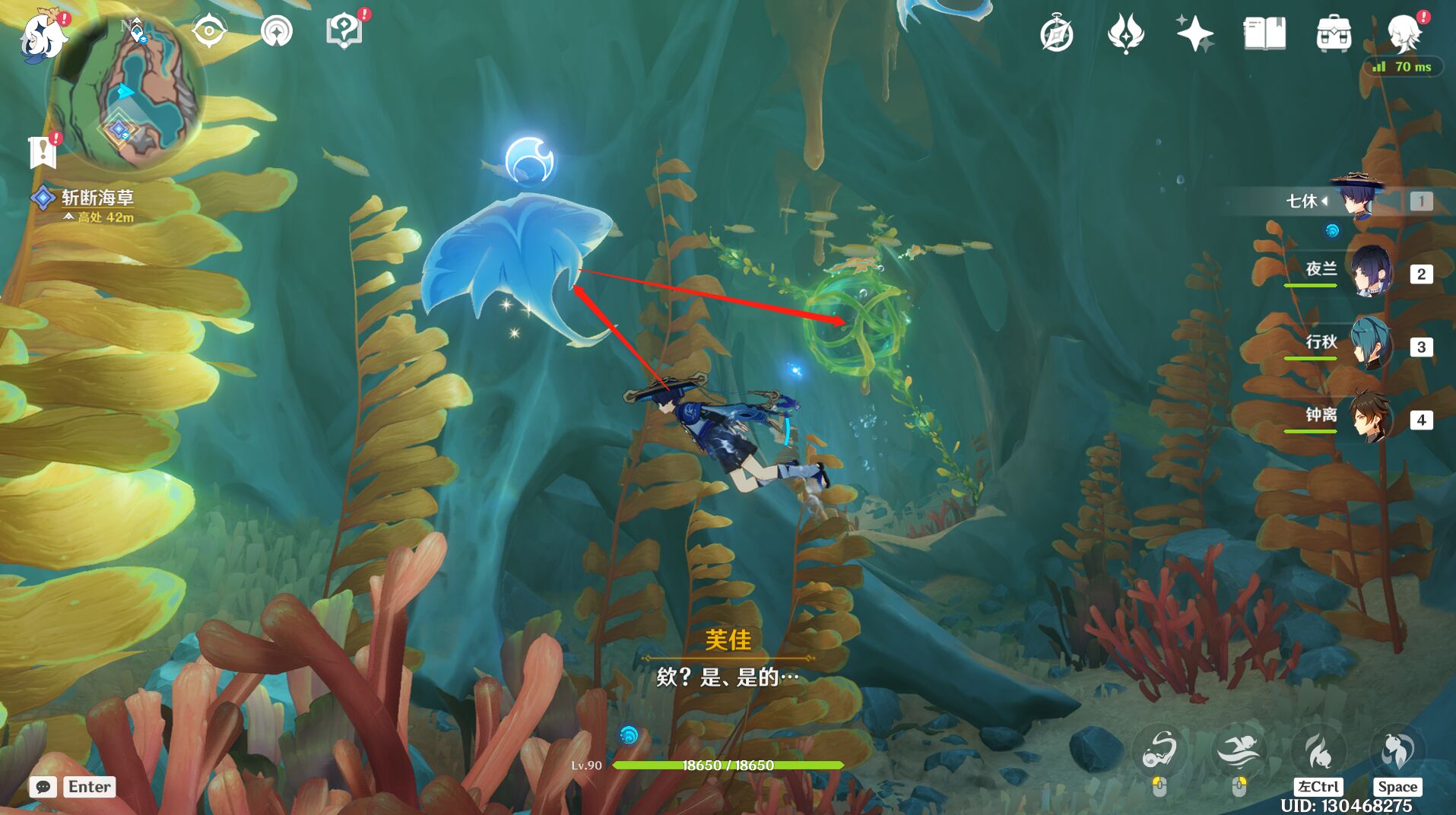Toggle the elemental sight eye icon
This screenshot has width=1456, height=815.
(208, 32)
